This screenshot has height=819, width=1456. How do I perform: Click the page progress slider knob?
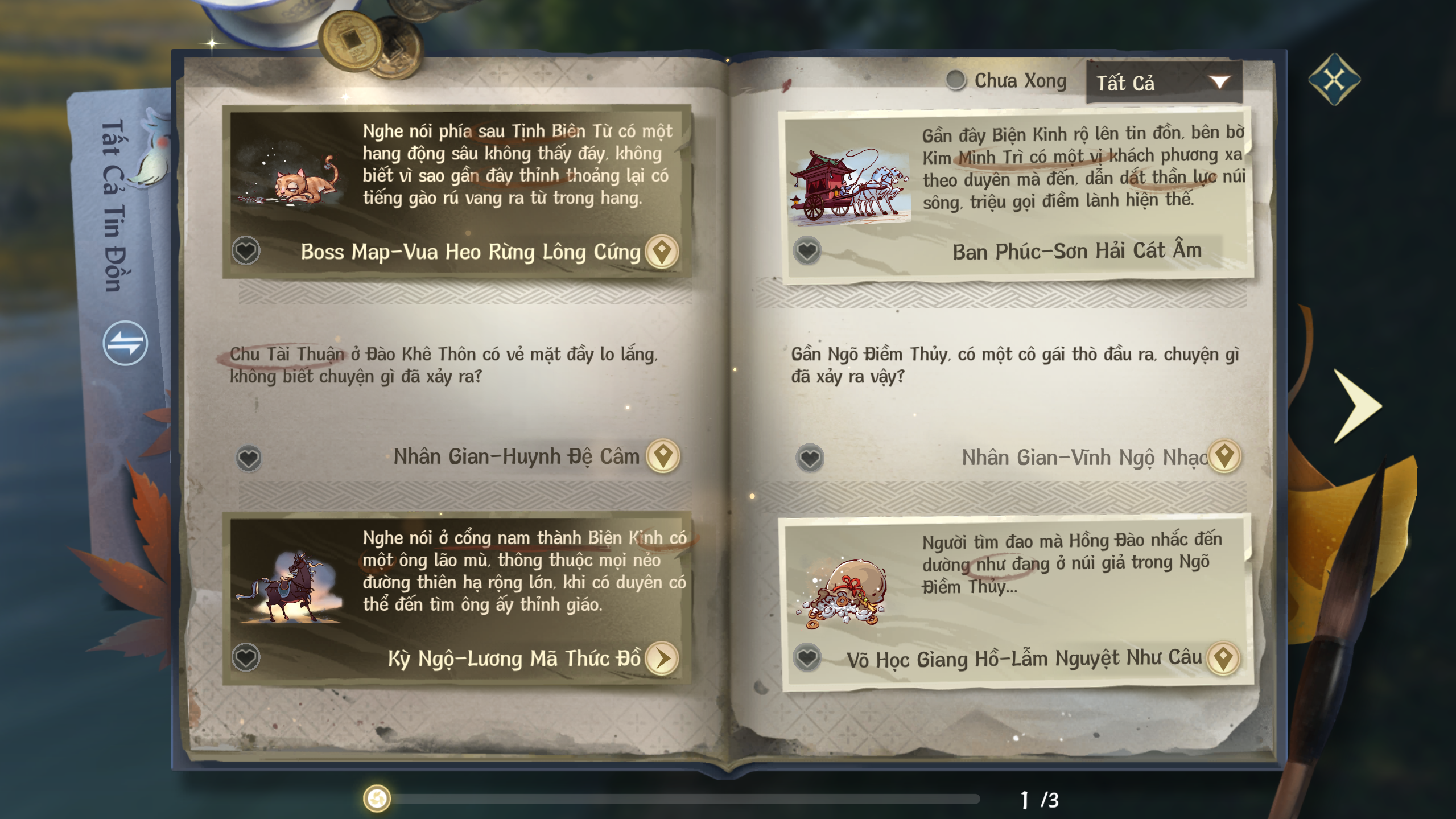coord(377,799)
